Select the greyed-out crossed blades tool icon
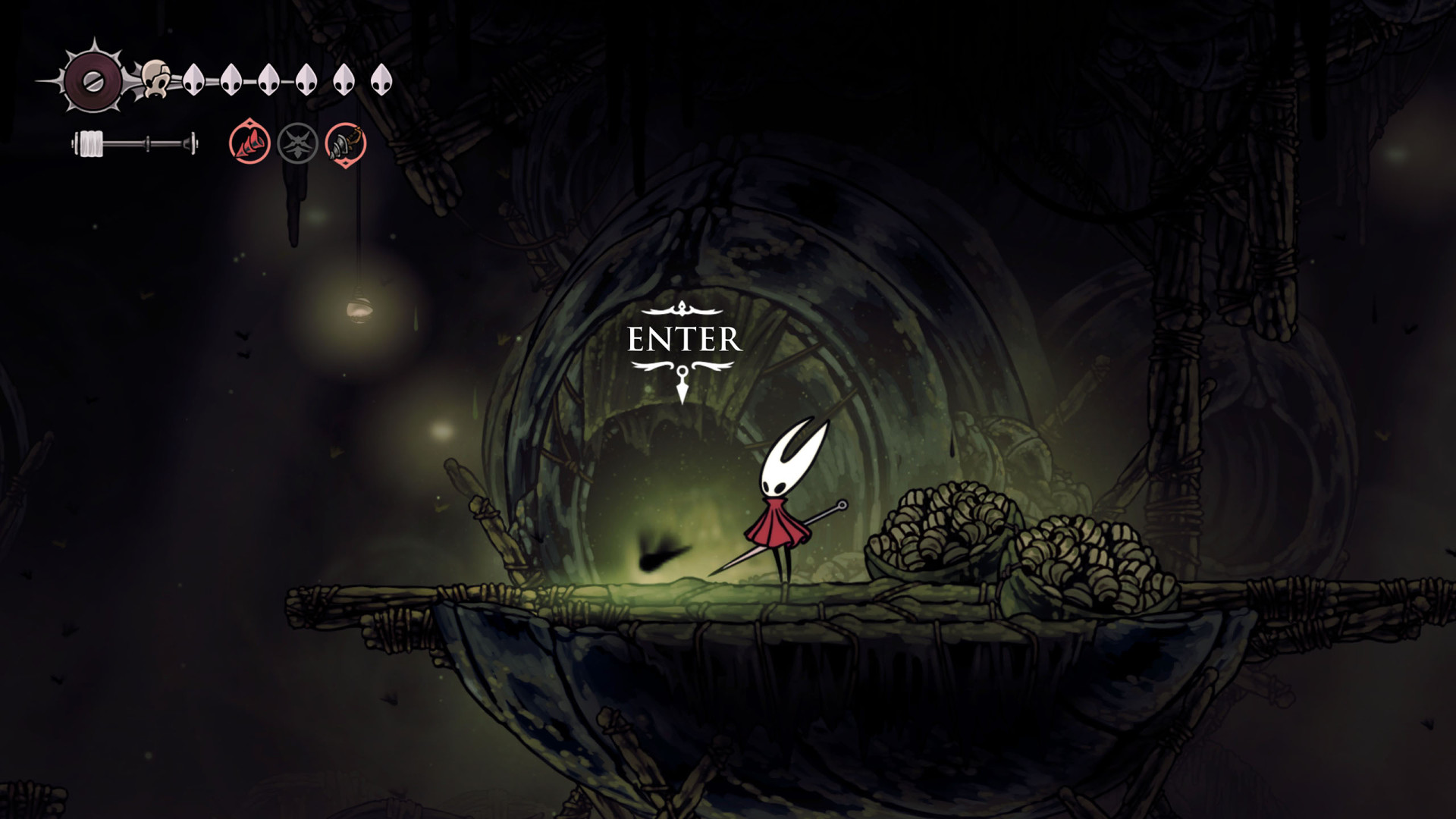1456x819 pixels. pyautogui.click(x=297, y=143)
